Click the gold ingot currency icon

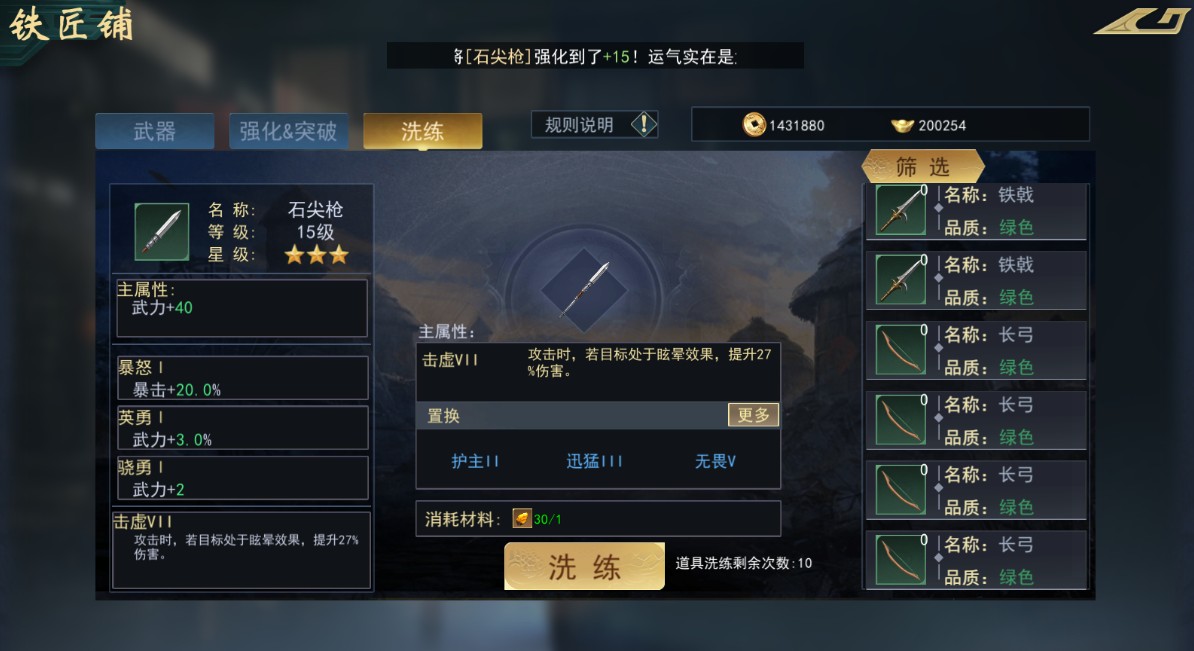(902, 125)
